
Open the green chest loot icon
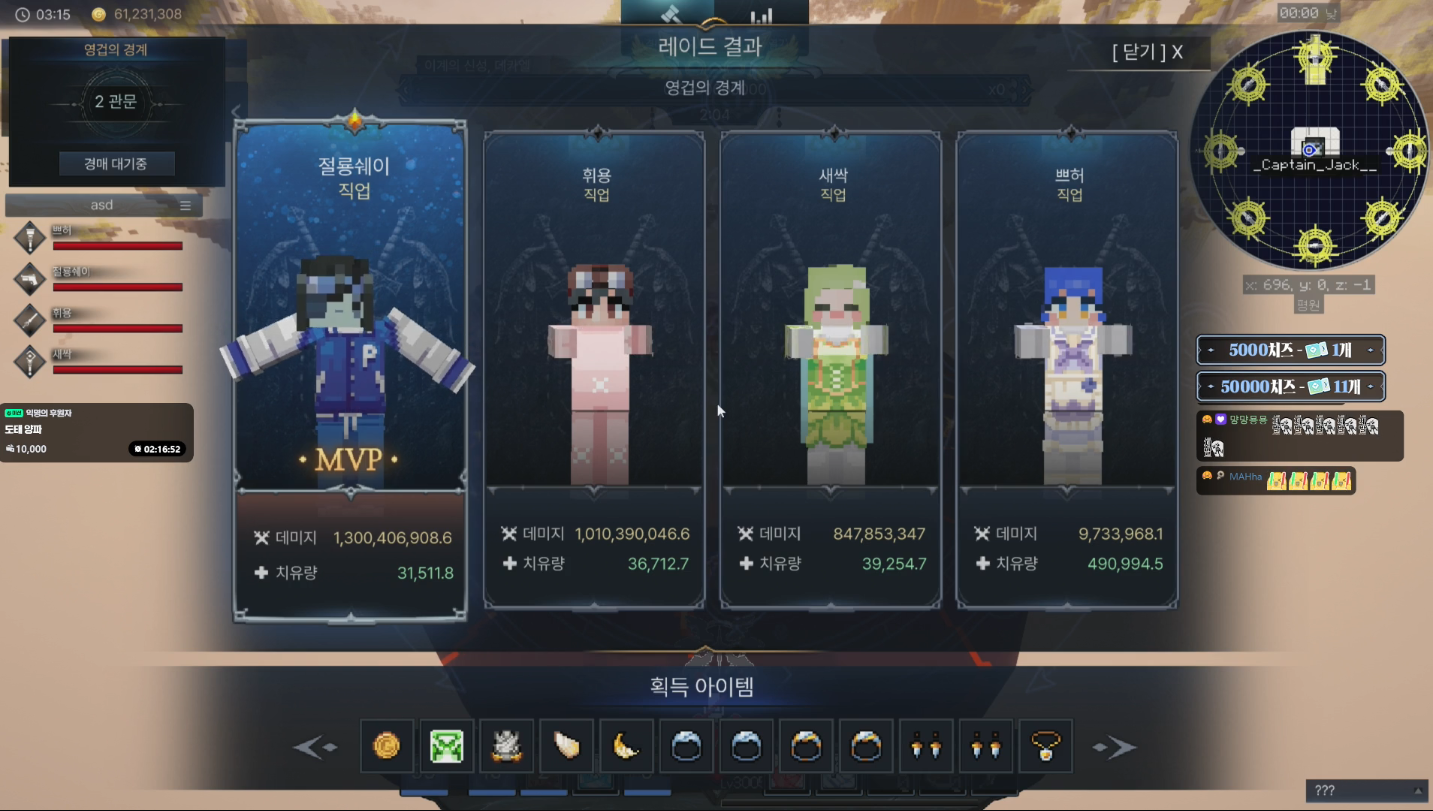[x=447, y=746]
